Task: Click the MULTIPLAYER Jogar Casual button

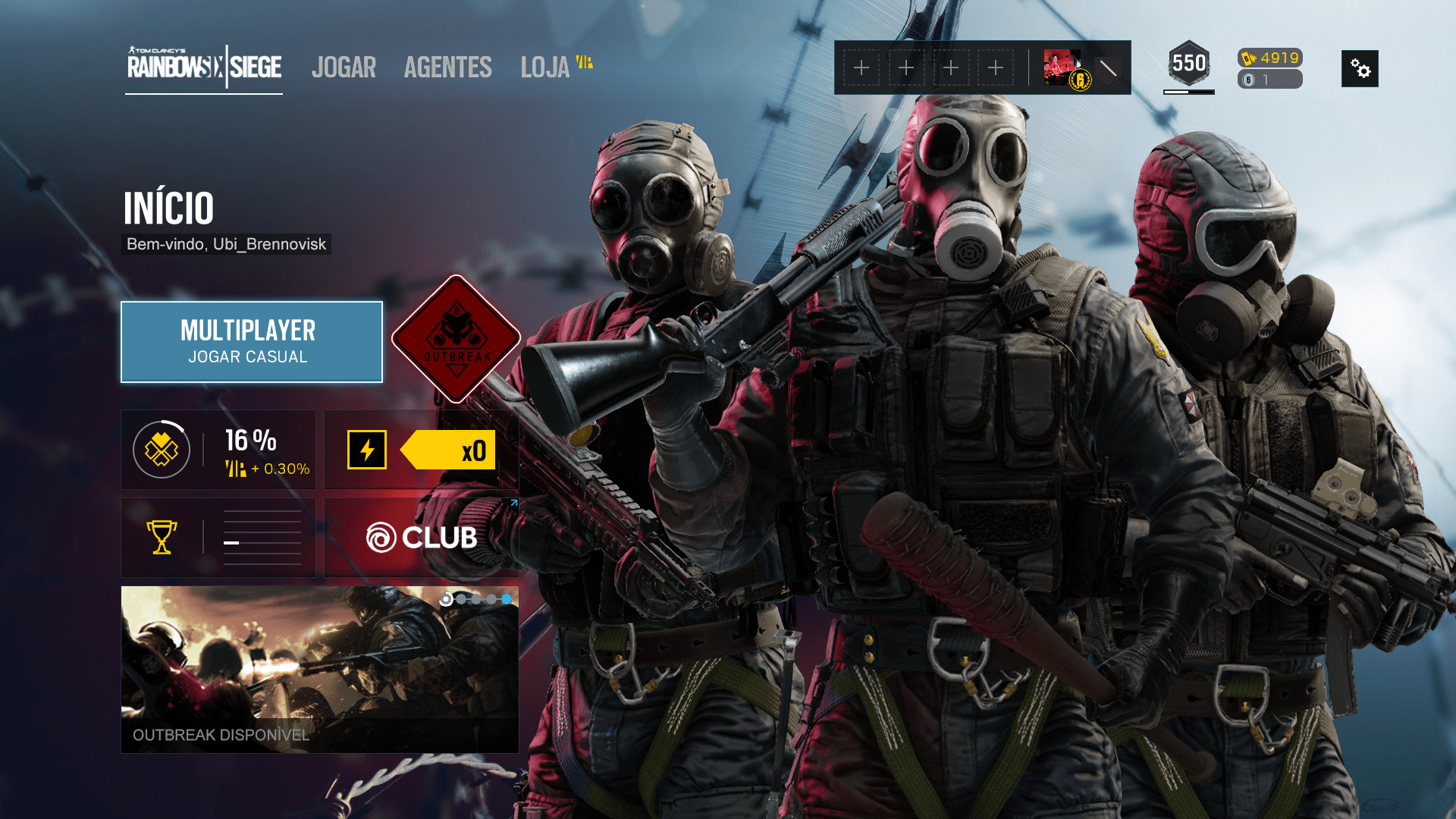Action: pos(251,342)
